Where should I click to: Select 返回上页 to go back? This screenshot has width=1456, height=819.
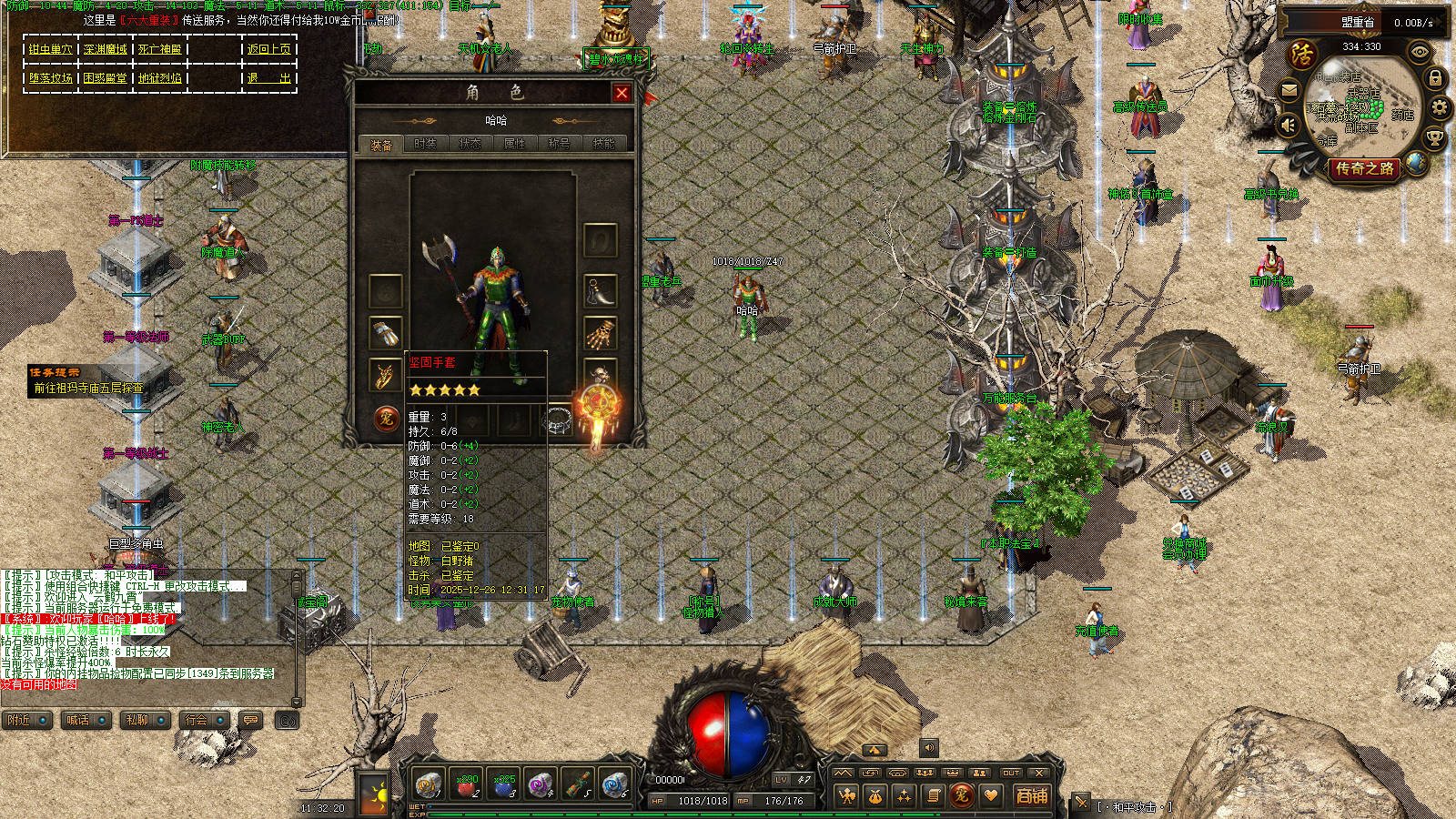(x=268, y=49)
